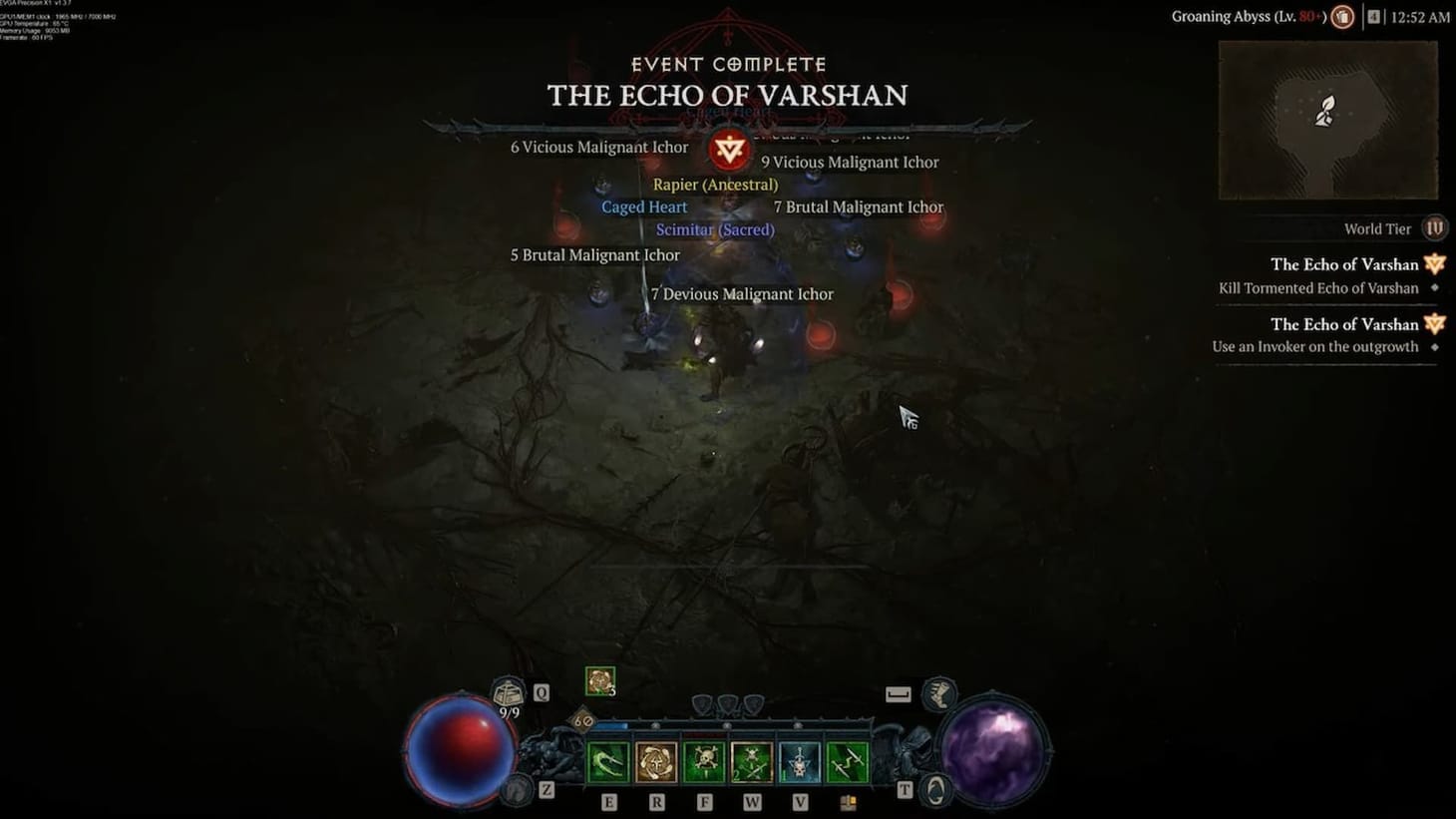
Task: Select the Kill Tormented Echo of Varshan objective
Action: 1318,287
